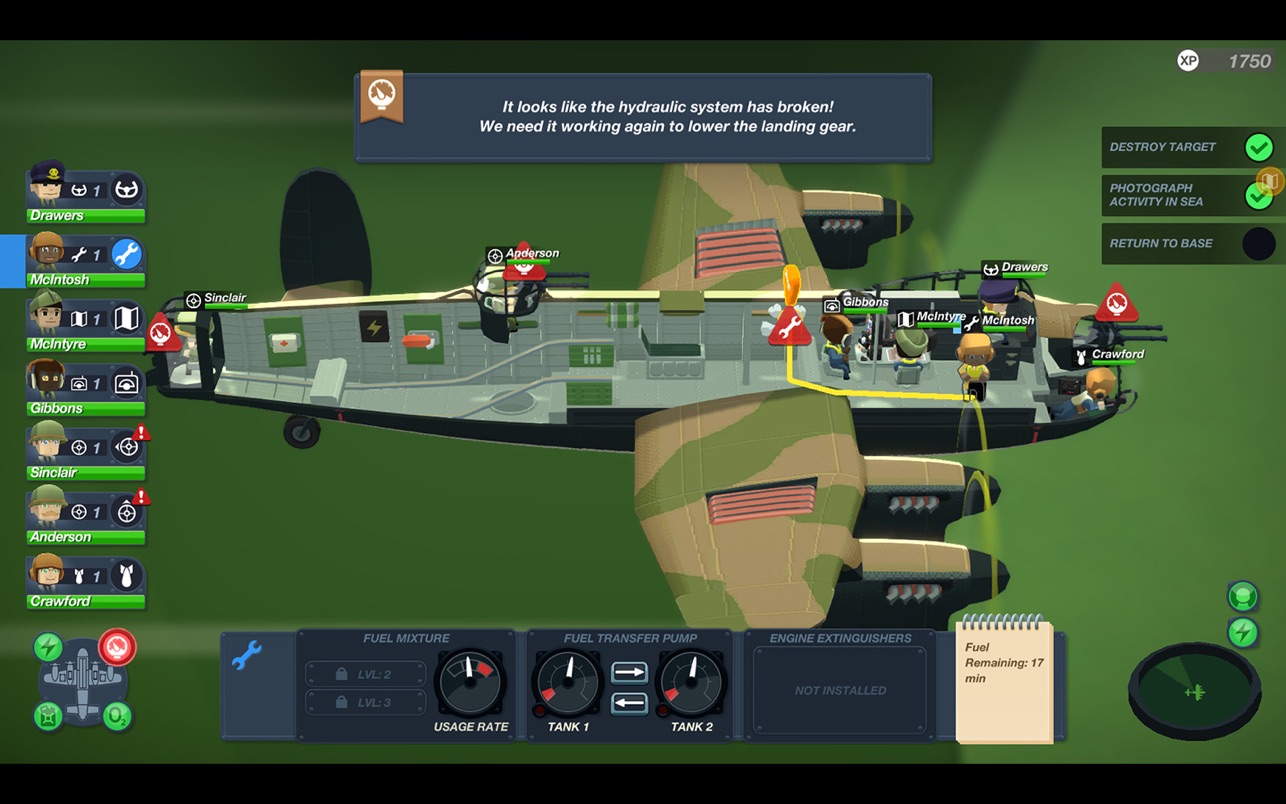The height and width of the screenshot is (804, 1286).
Task: Select the locked LVL: 3 fuel mixture
Action: coord(365,703)
